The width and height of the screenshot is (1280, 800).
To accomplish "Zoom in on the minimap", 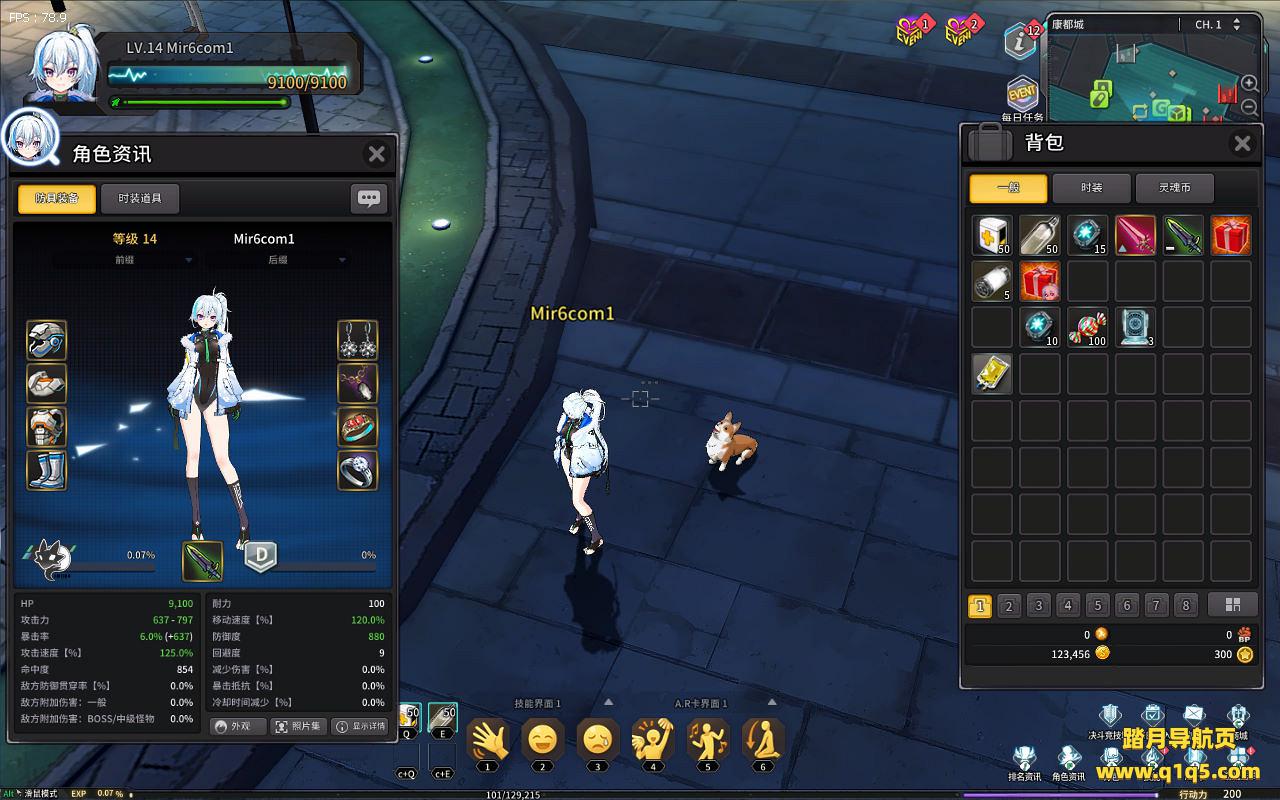I will click(1250, 84).
